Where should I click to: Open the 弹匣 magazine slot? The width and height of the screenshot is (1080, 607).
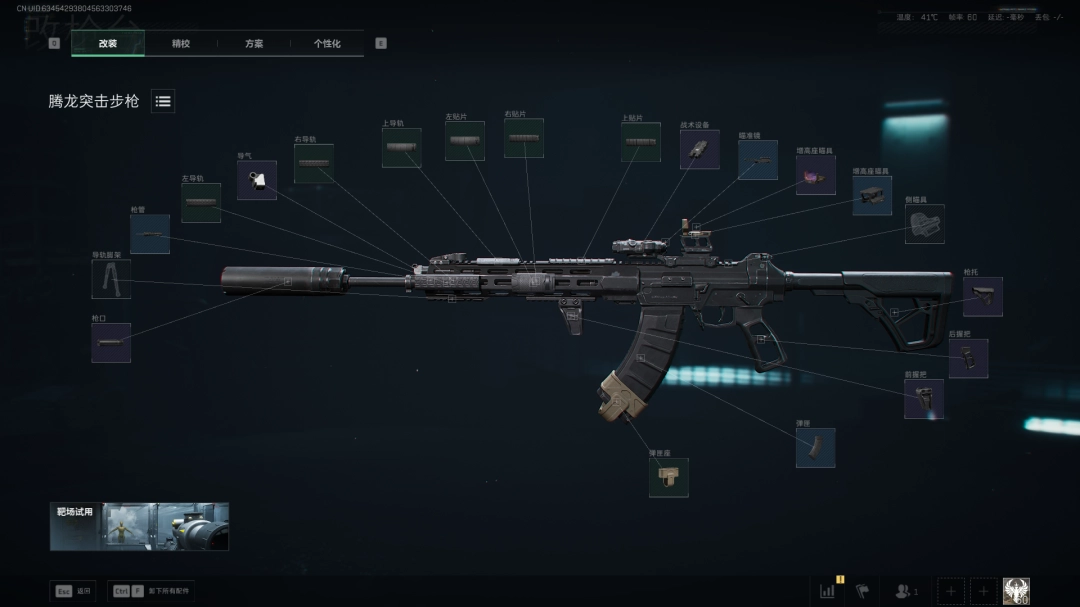(x=815, y=448)
